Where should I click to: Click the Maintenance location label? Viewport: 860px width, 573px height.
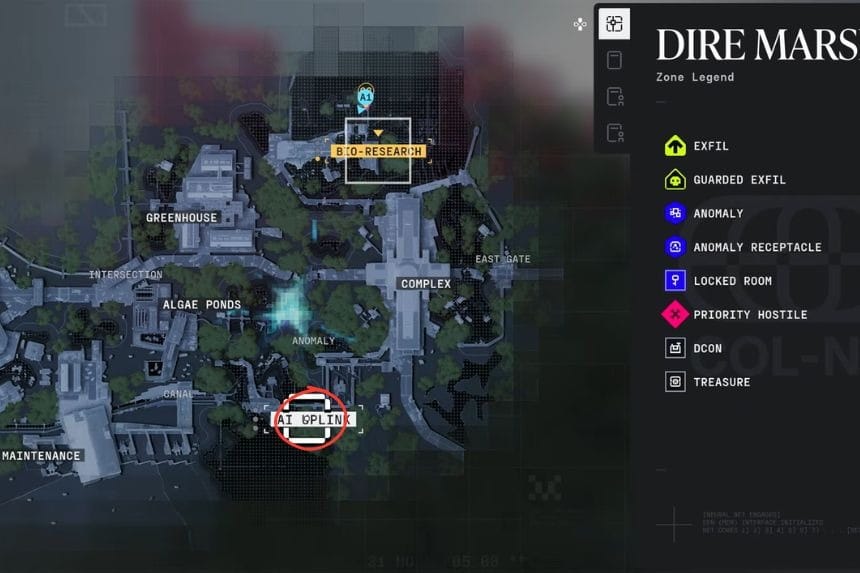coord(41,456)
